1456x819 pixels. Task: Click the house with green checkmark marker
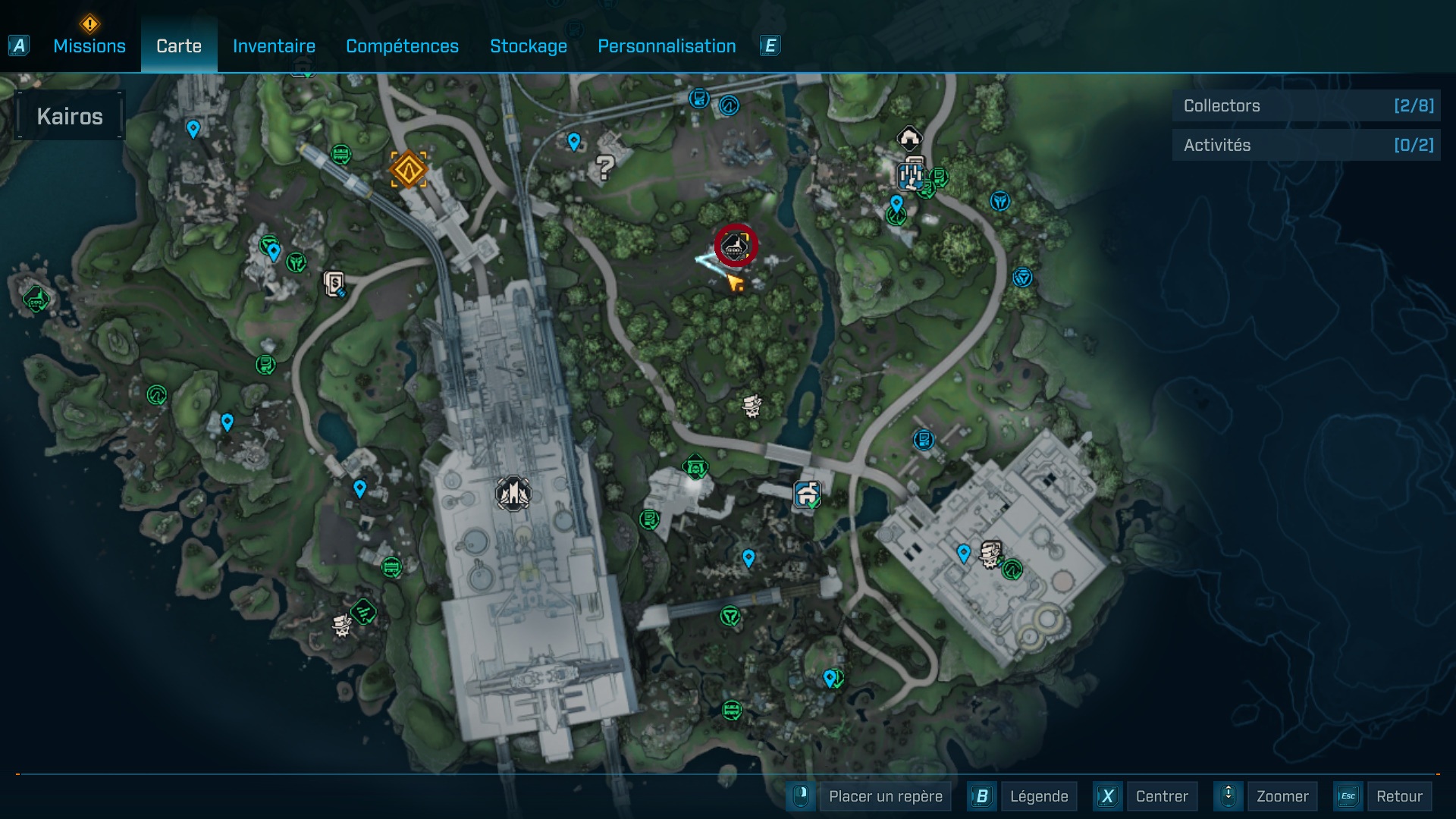808,495
